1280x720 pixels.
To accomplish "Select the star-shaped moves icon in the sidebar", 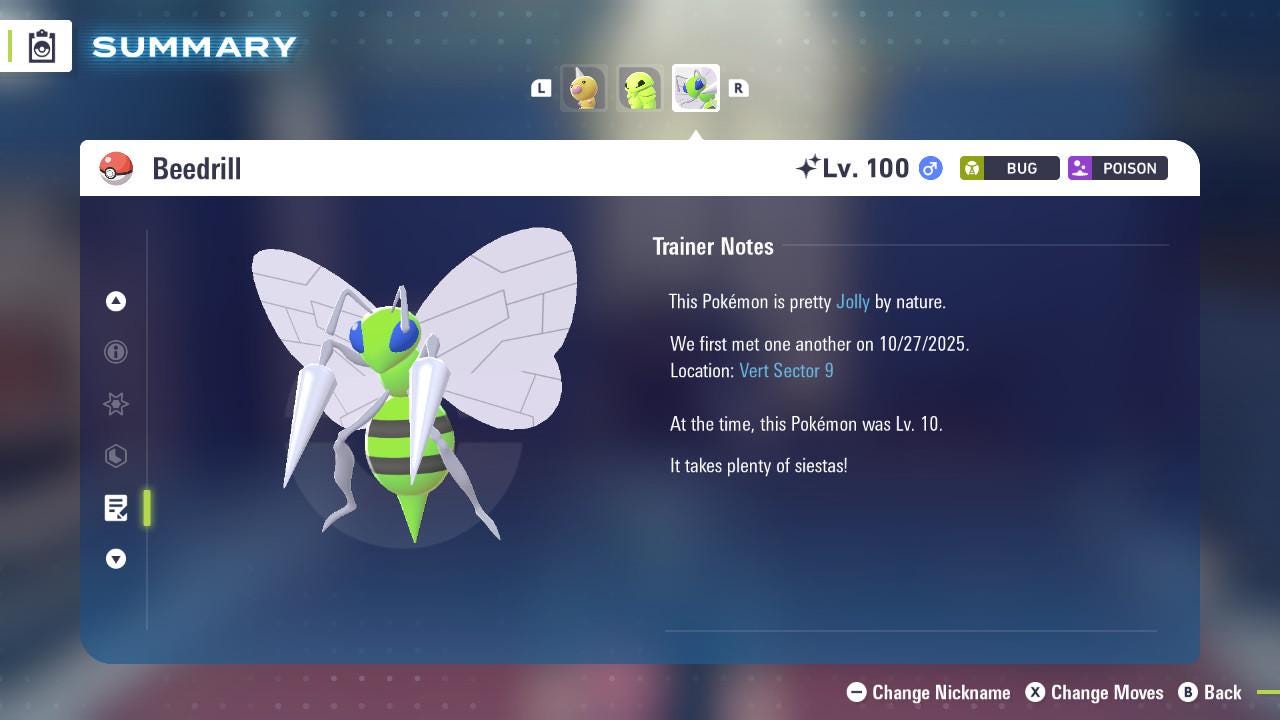I will tap(116, 404).
